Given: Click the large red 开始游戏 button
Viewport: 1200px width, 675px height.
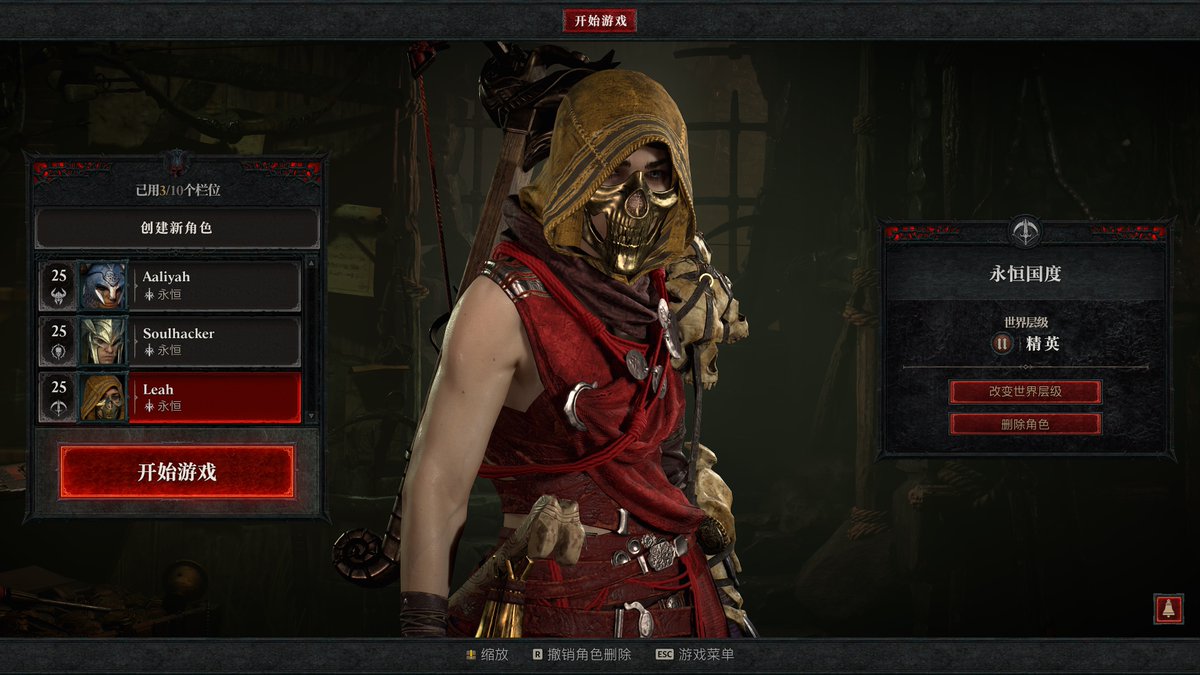Looking at the screenshot, I should [177, 472].
